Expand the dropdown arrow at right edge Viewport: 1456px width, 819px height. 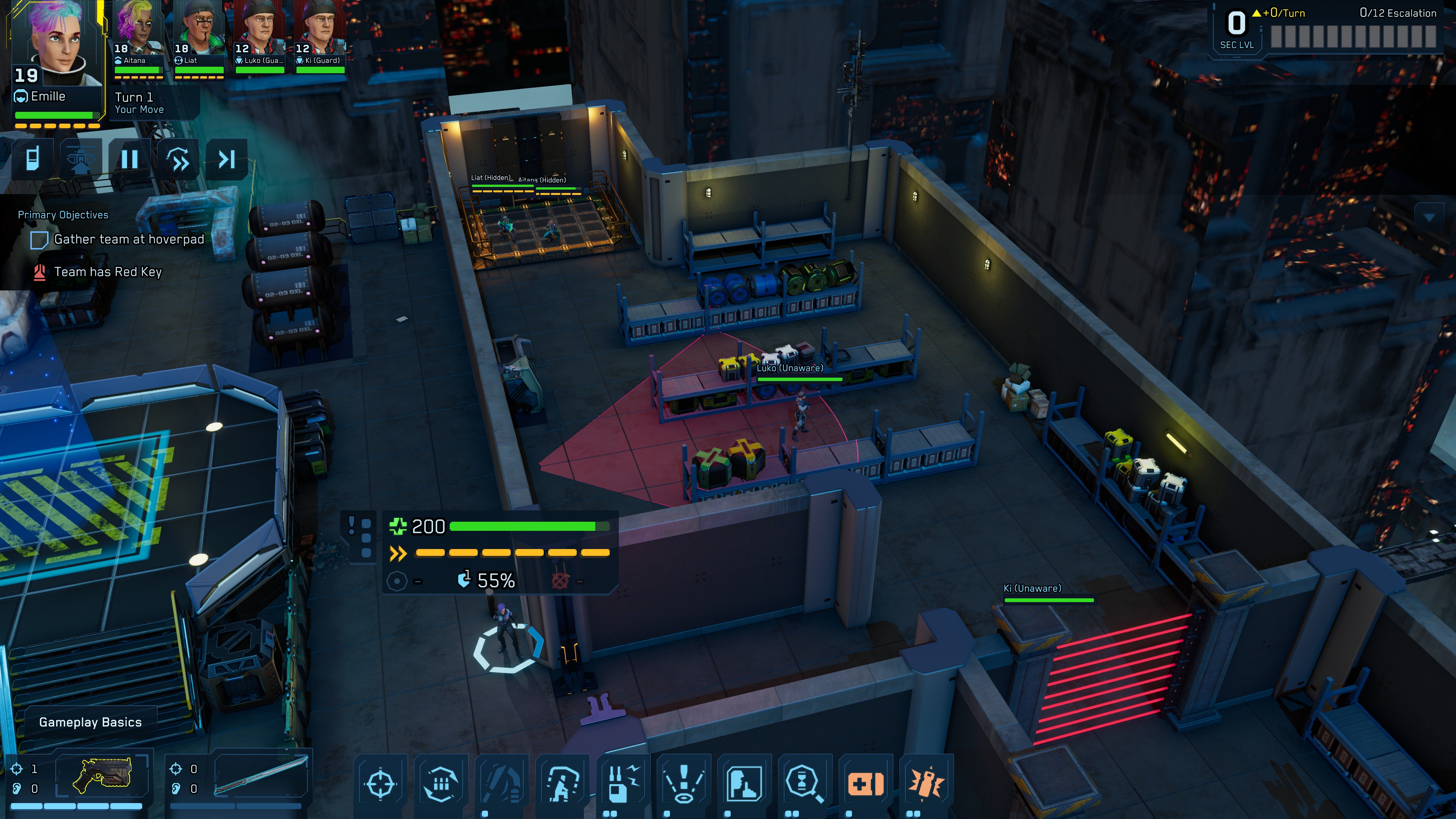click(x=1429, y=218)
